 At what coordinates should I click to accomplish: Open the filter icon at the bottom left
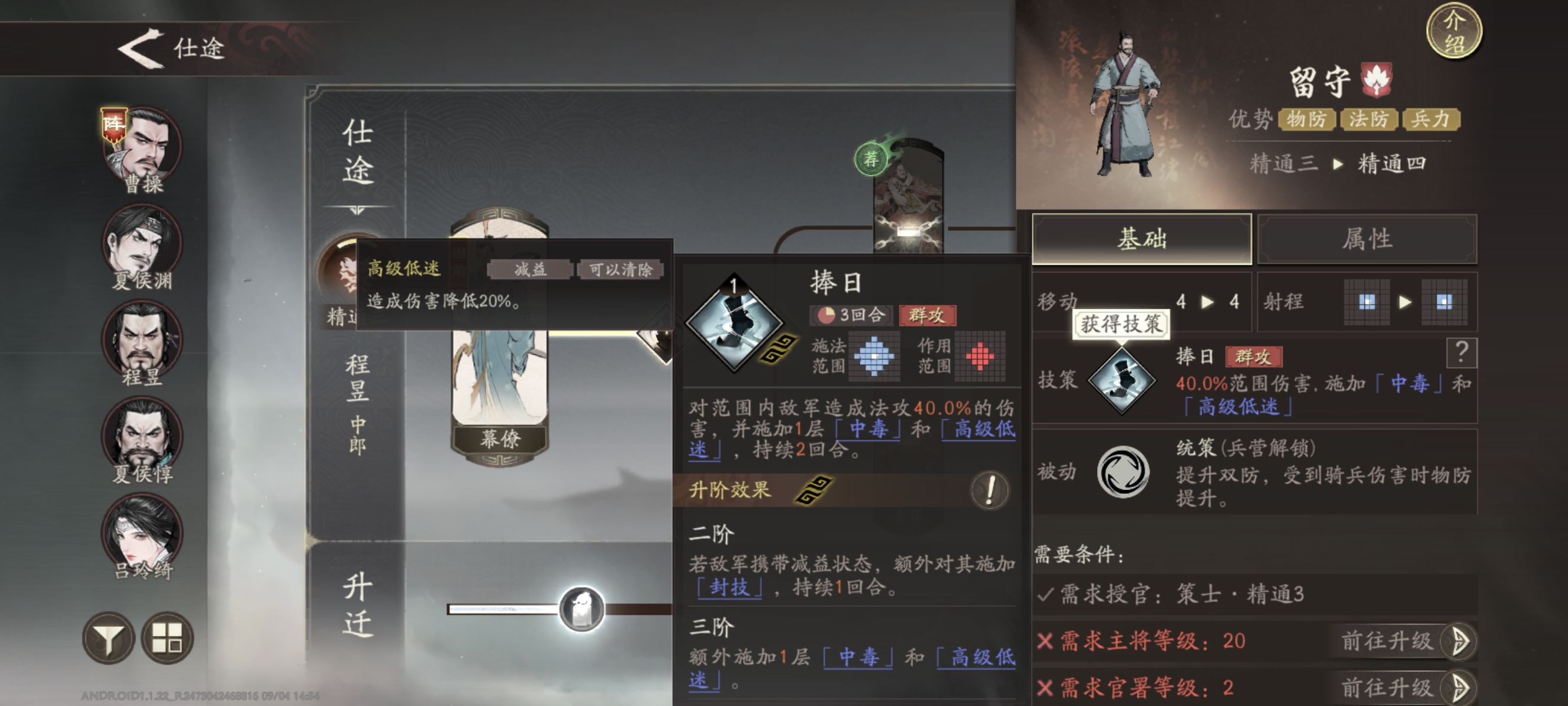[109, 638]
